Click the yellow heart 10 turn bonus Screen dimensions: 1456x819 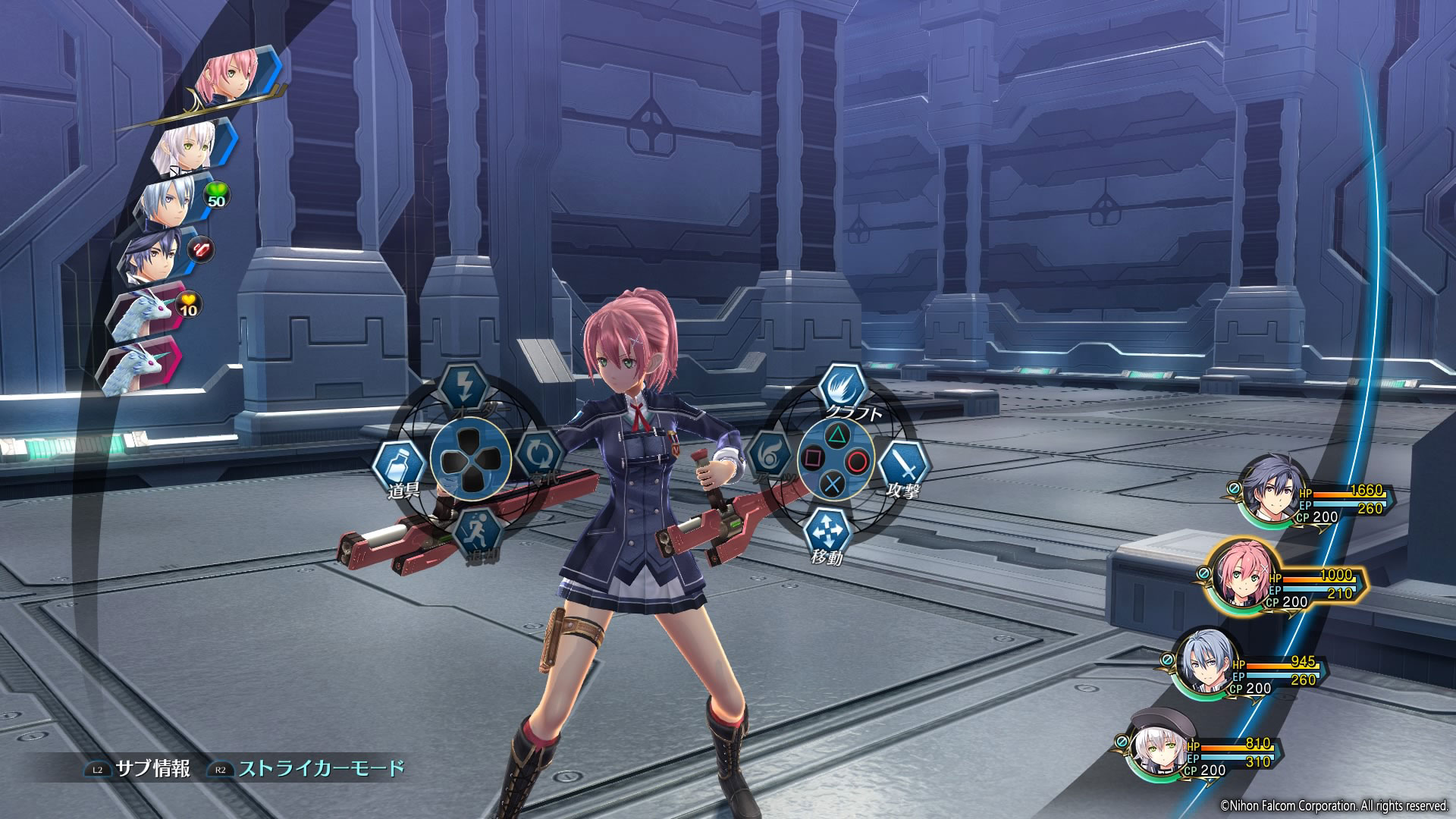(188, 304)
